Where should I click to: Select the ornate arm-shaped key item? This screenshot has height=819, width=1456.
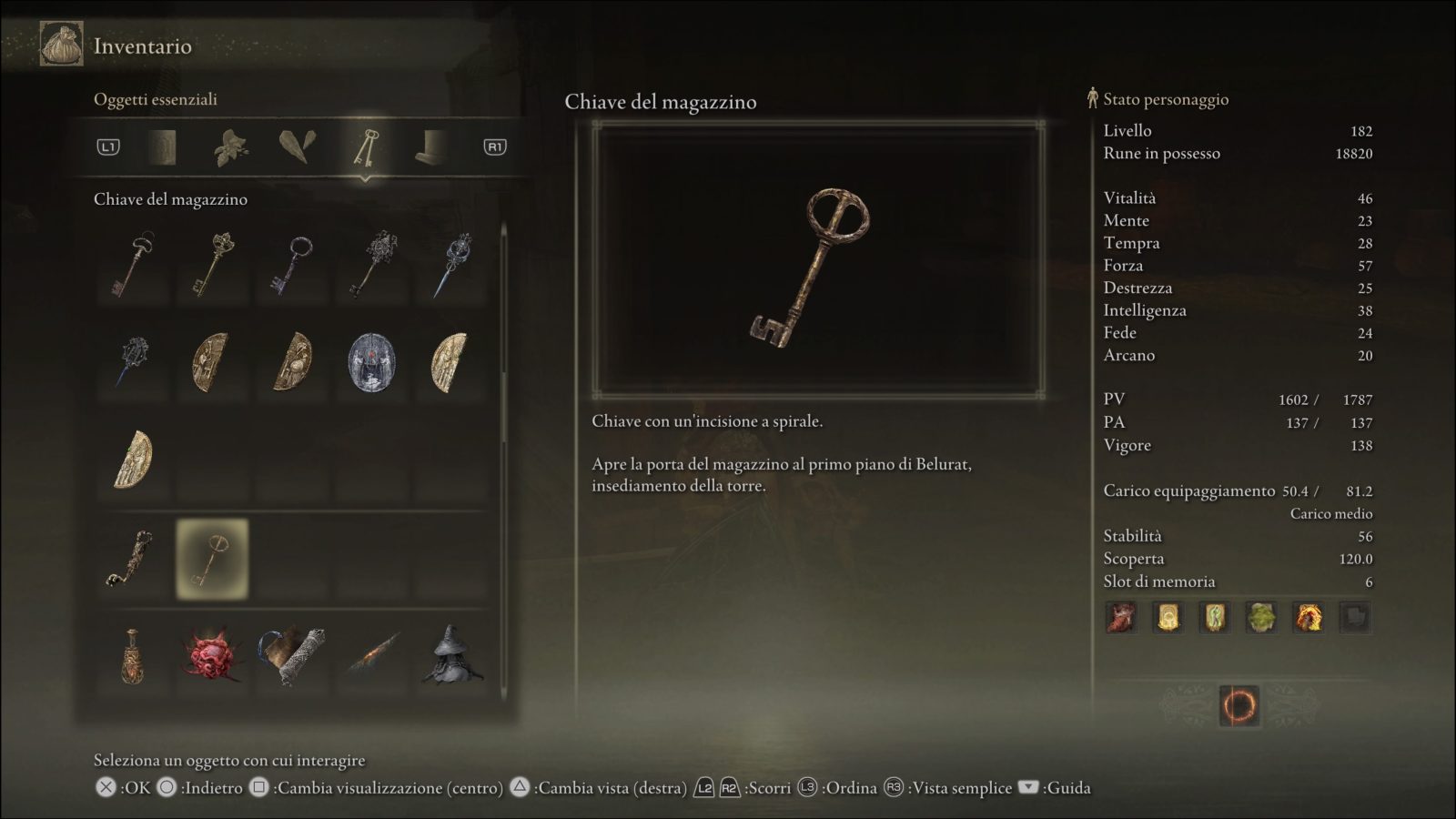pos(133,558)
